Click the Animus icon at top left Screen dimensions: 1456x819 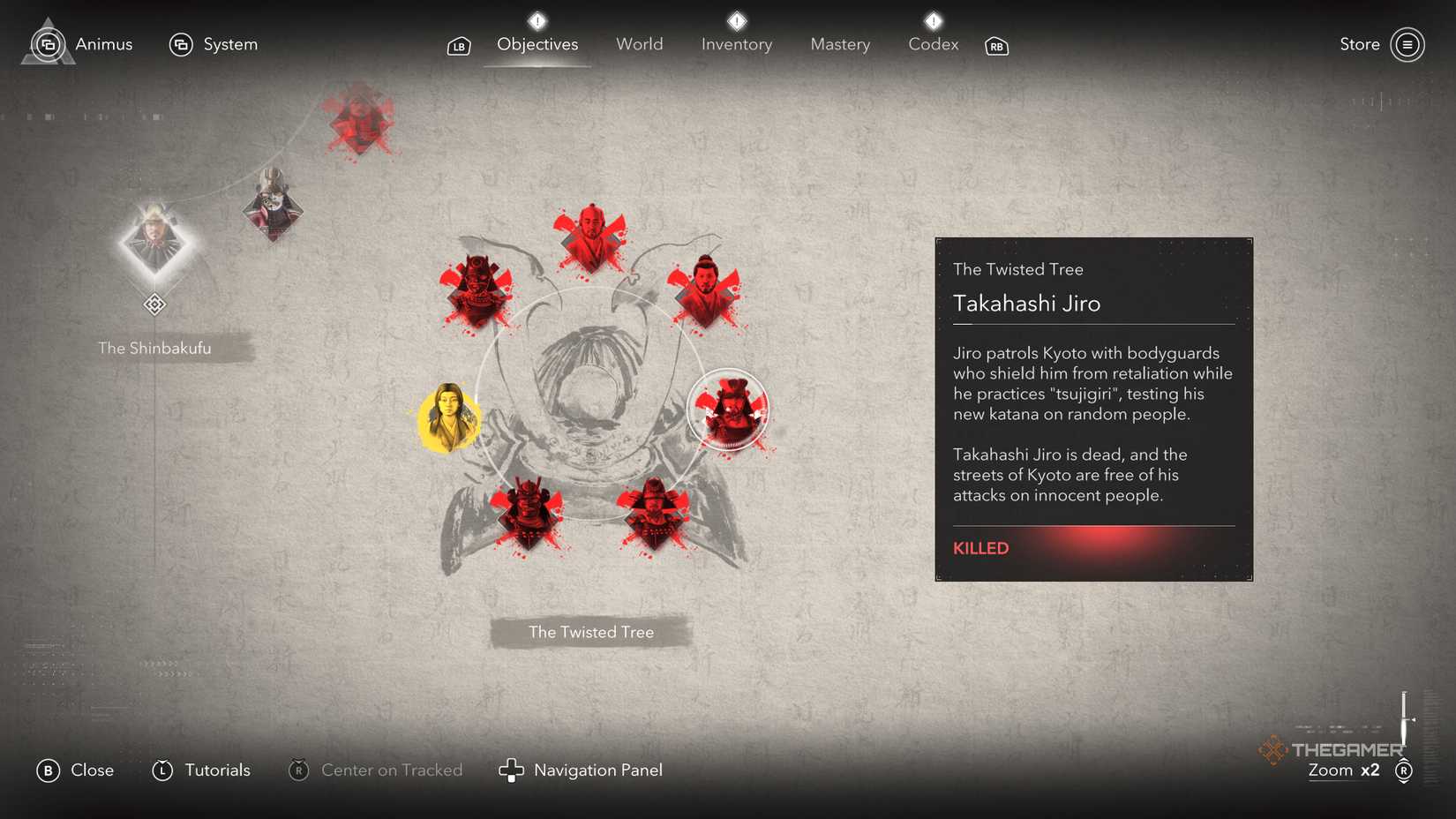pyautogui.click(x=49, y=43)
